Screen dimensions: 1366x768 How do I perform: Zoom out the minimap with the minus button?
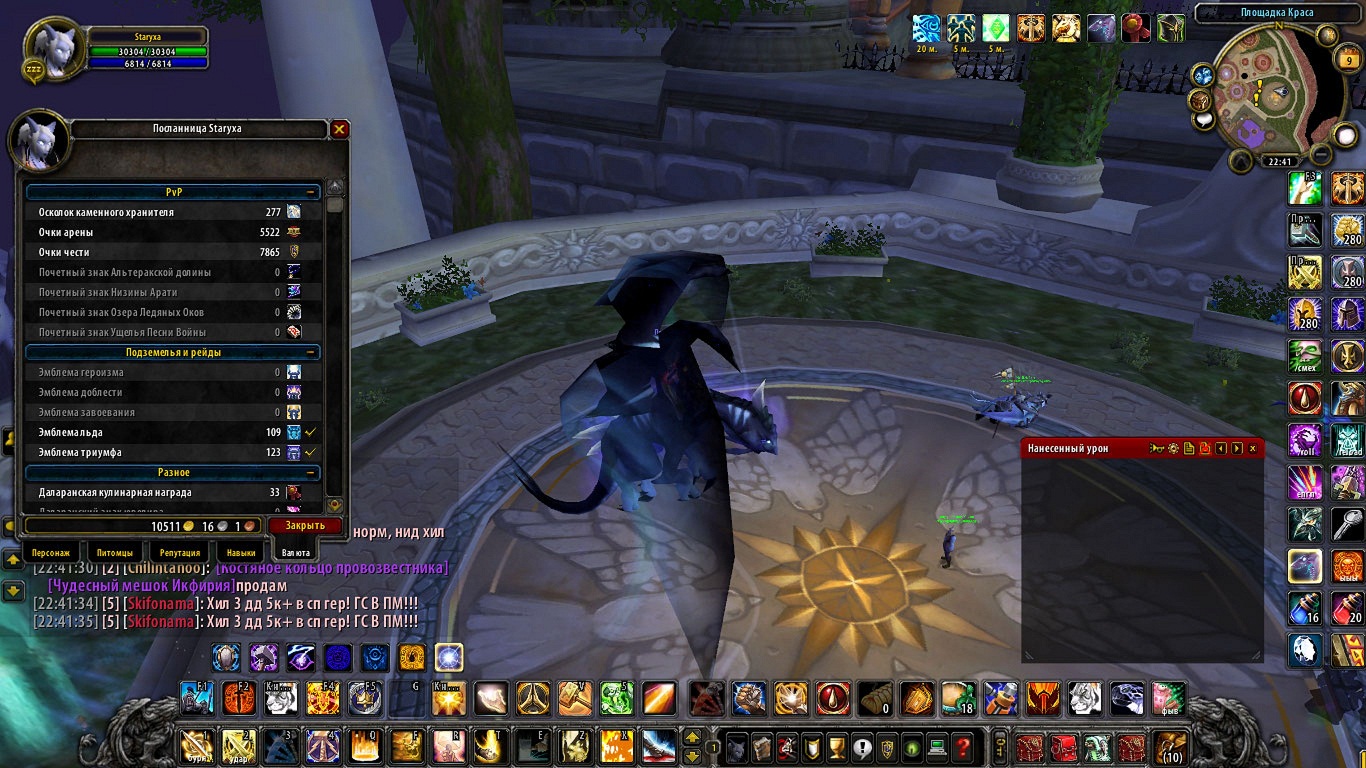pyautogui.click(x=1321, y=154)
